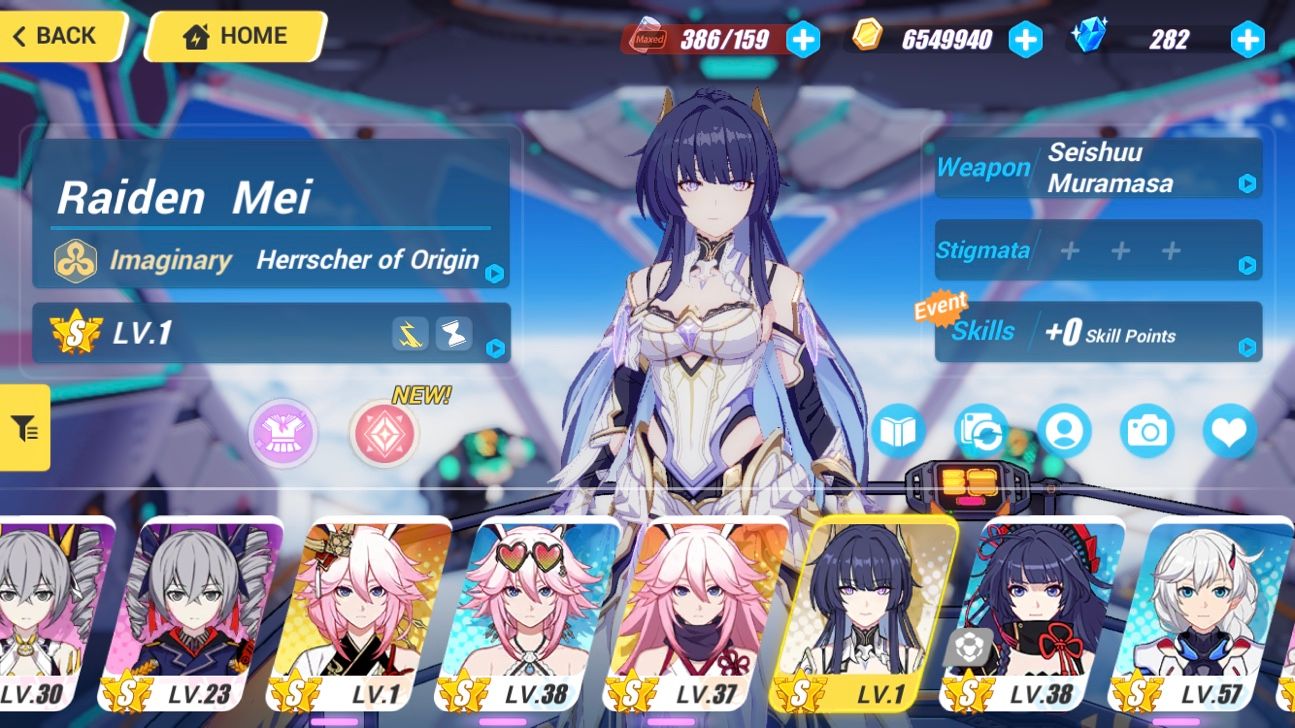1295x728 pixels.
Task: Click BACK to return to previous screen
Action: coord(55,36)
